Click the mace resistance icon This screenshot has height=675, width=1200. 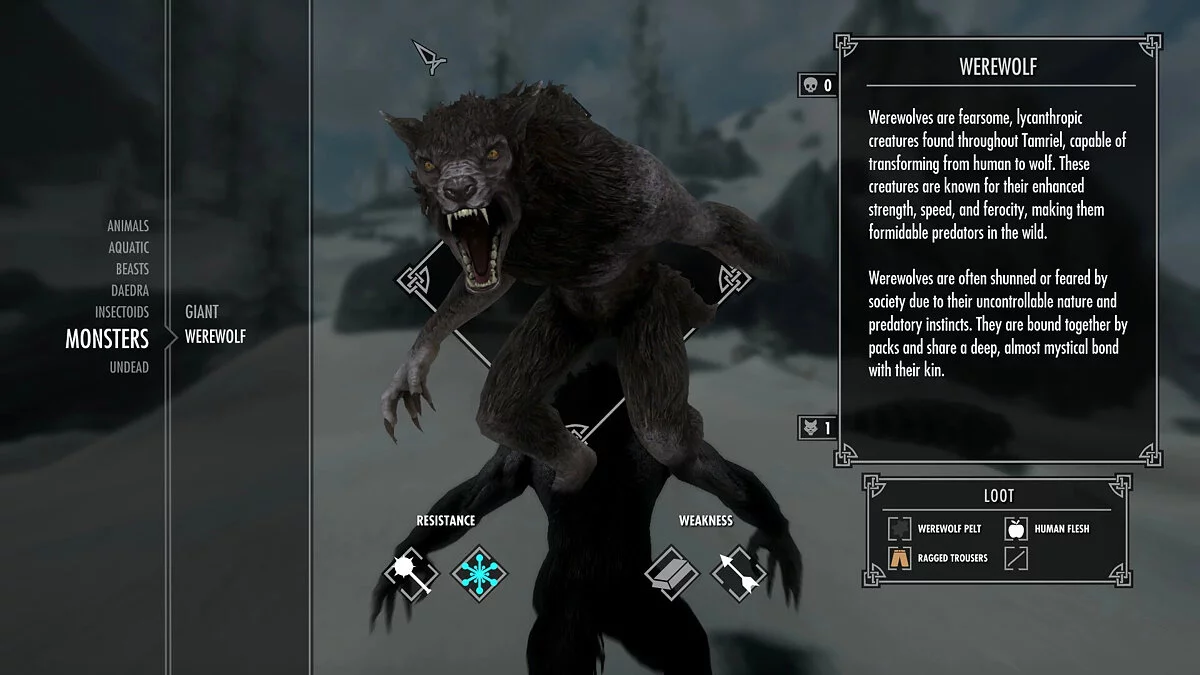pos(411,574)
